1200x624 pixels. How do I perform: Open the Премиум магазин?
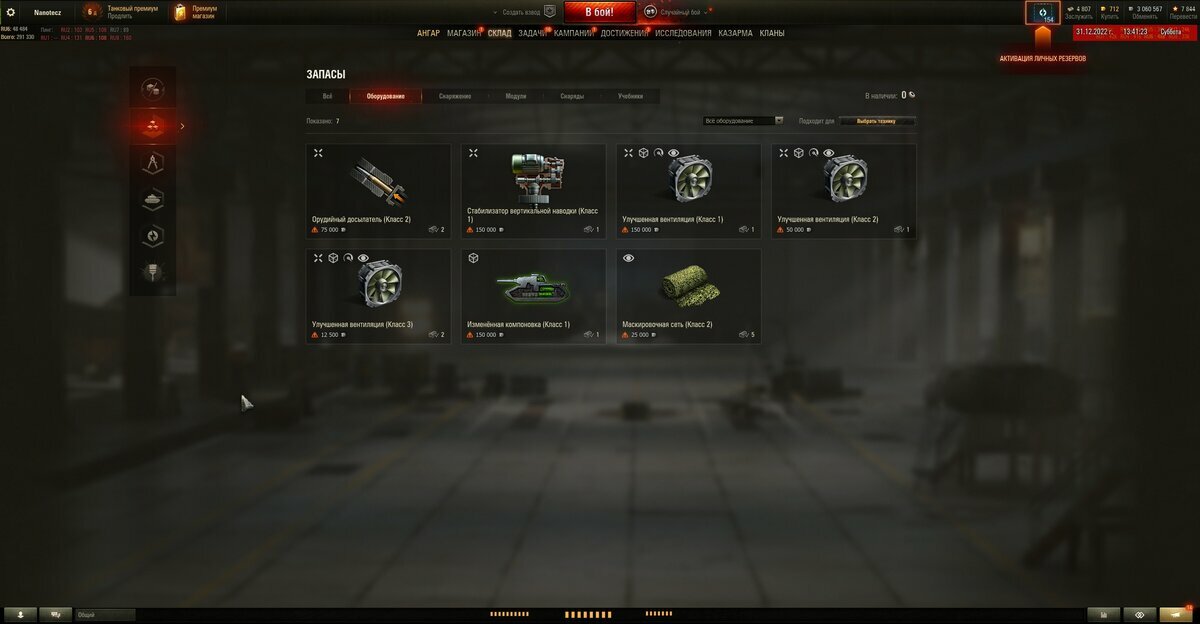(196, 12)
